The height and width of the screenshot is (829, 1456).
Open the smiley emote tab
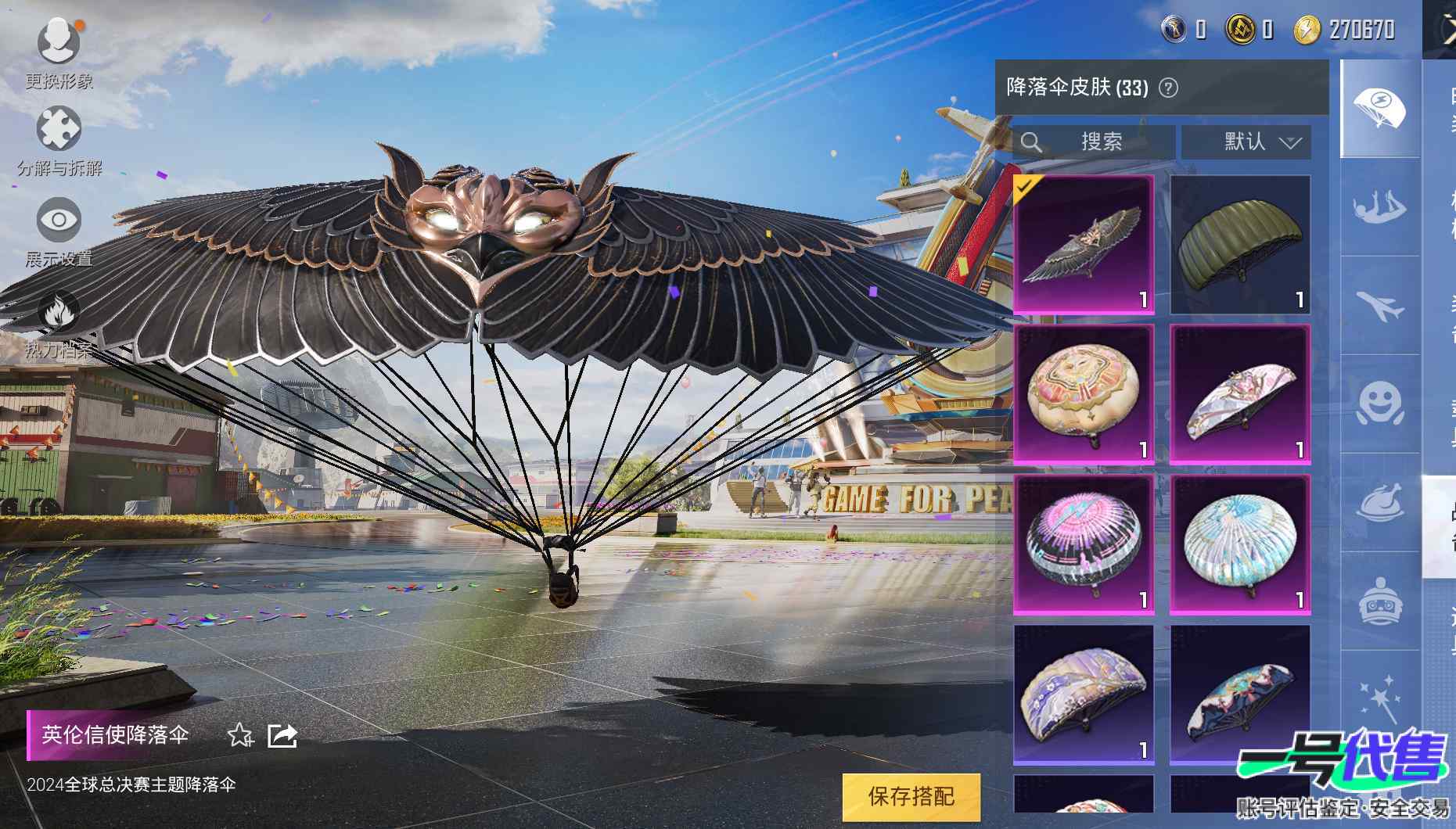point(1379,404)
